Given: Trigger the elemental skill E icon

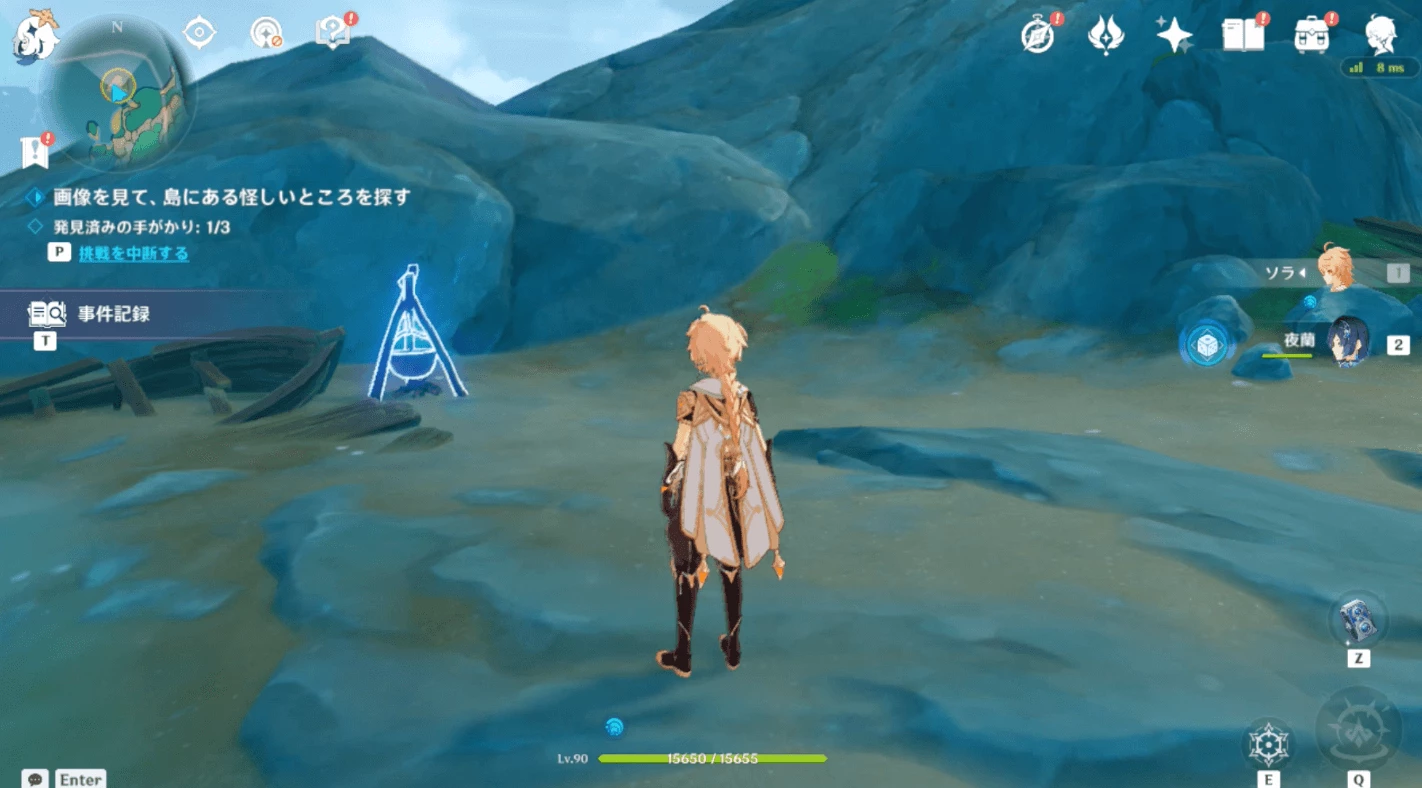Looking at the screenshot, I should pyautogui.click(x=1268, y=745).
